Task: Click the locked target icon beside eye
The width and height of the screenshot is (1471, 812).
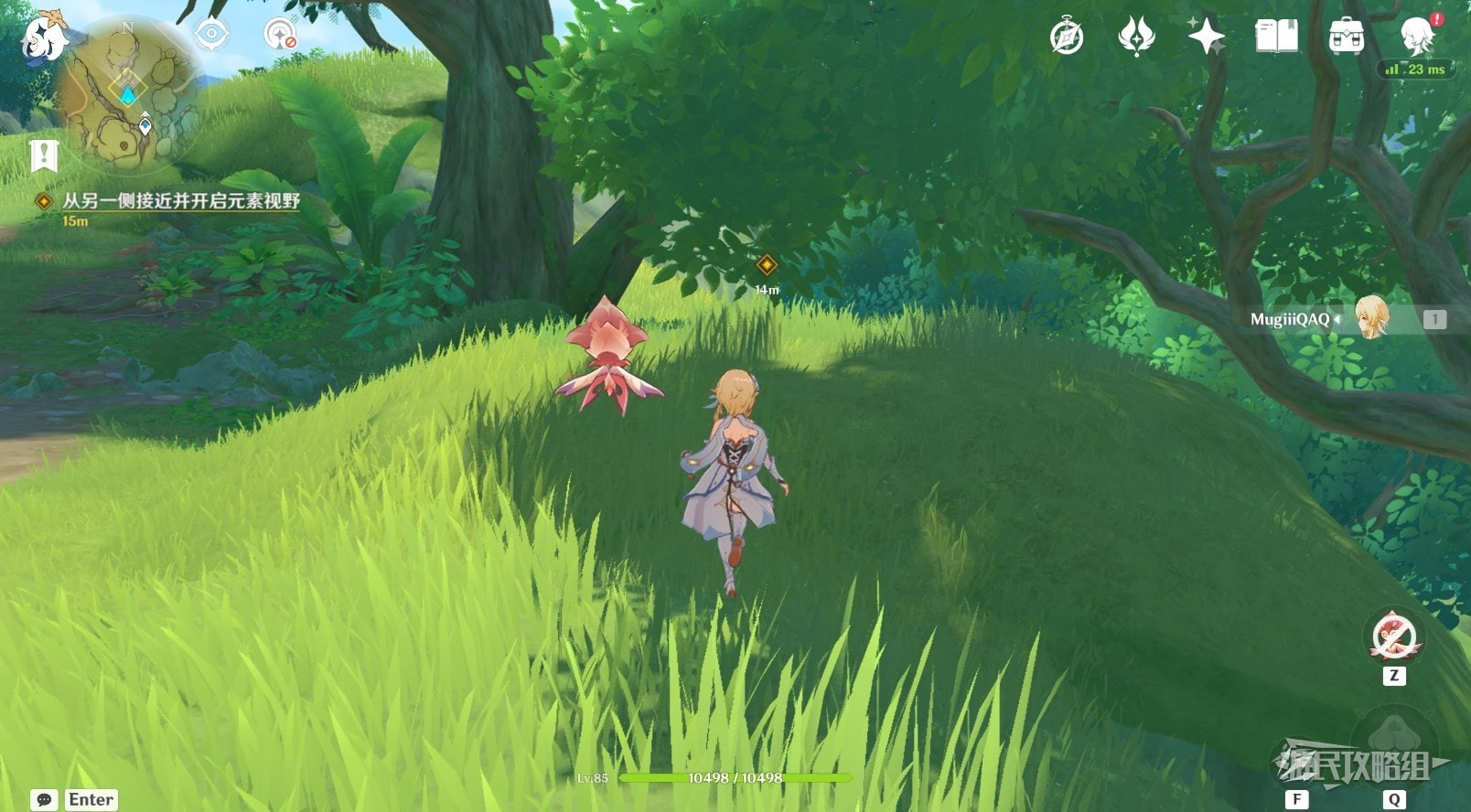Action: click(280, 36)
